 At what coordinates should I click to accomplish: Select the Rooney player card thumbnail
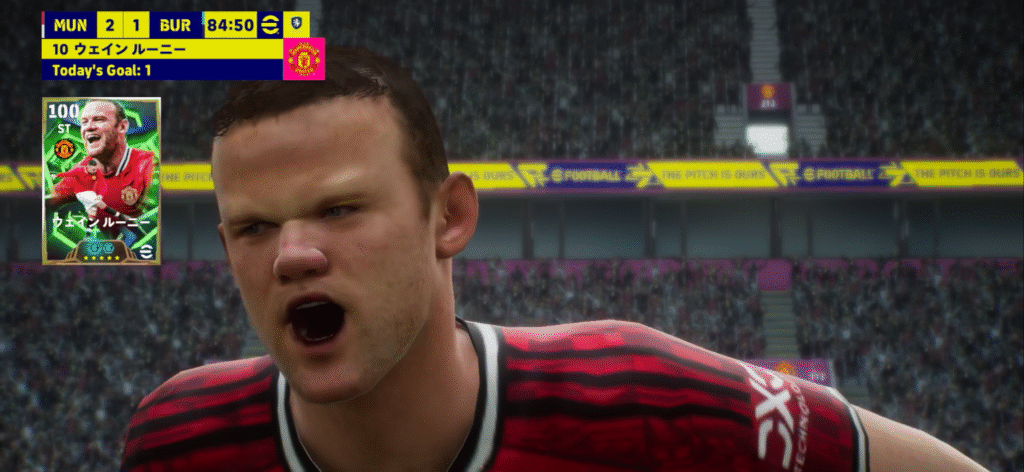click(x=101, y=180)
